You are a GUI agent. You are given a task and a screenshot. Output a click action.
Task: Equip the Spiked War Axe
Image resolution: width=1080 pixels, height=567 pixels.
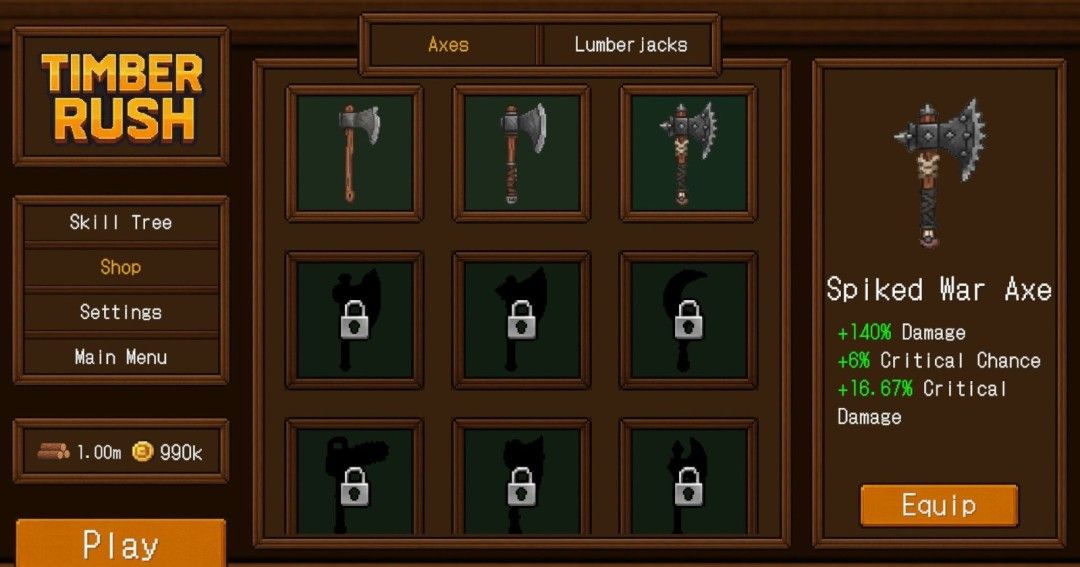coord(938,505)
